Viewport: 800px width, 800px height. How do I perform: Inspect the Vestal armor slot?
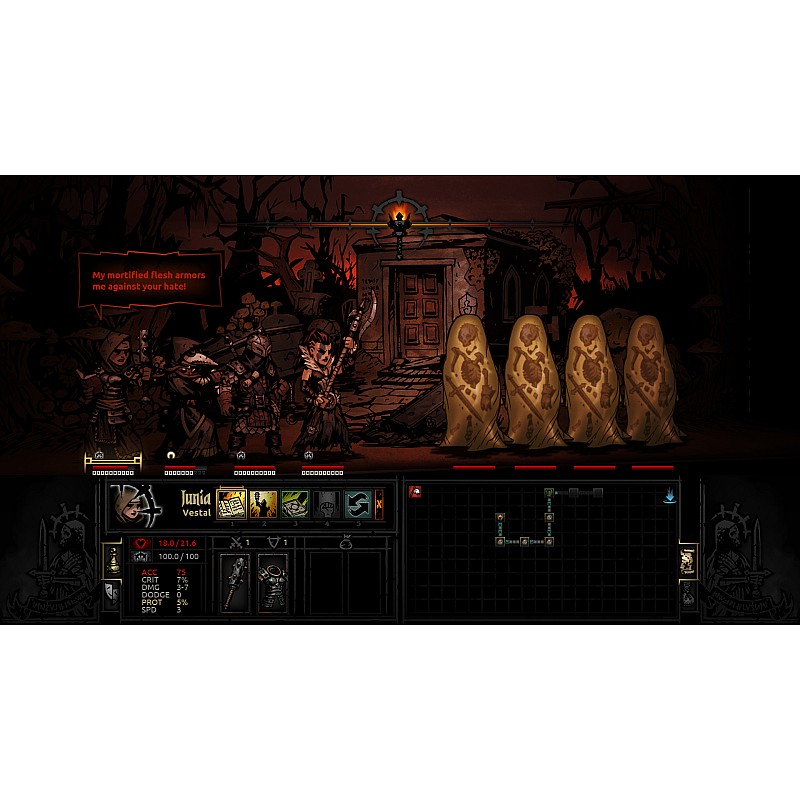point(272,581)
